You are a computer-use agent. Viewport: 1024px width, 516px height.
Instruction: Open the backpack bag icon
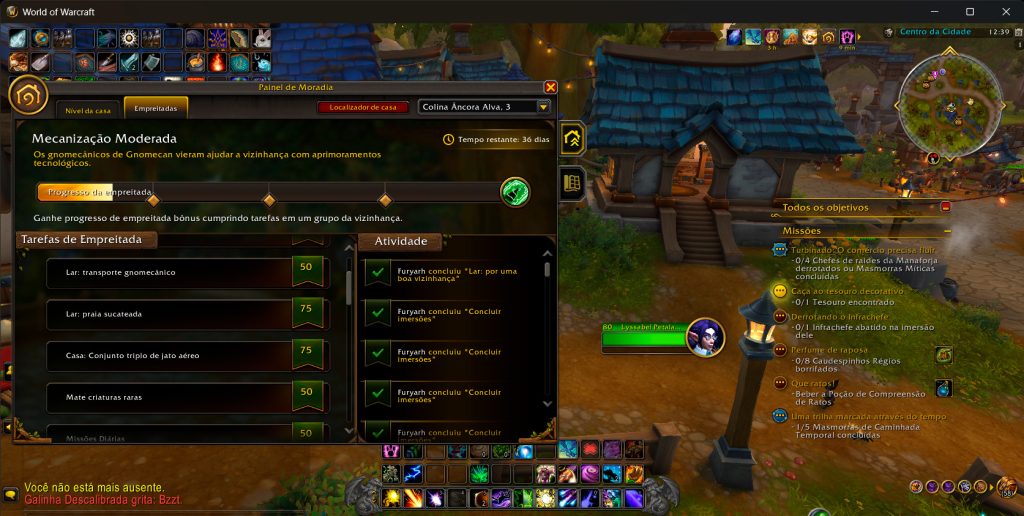[1006, 488]
